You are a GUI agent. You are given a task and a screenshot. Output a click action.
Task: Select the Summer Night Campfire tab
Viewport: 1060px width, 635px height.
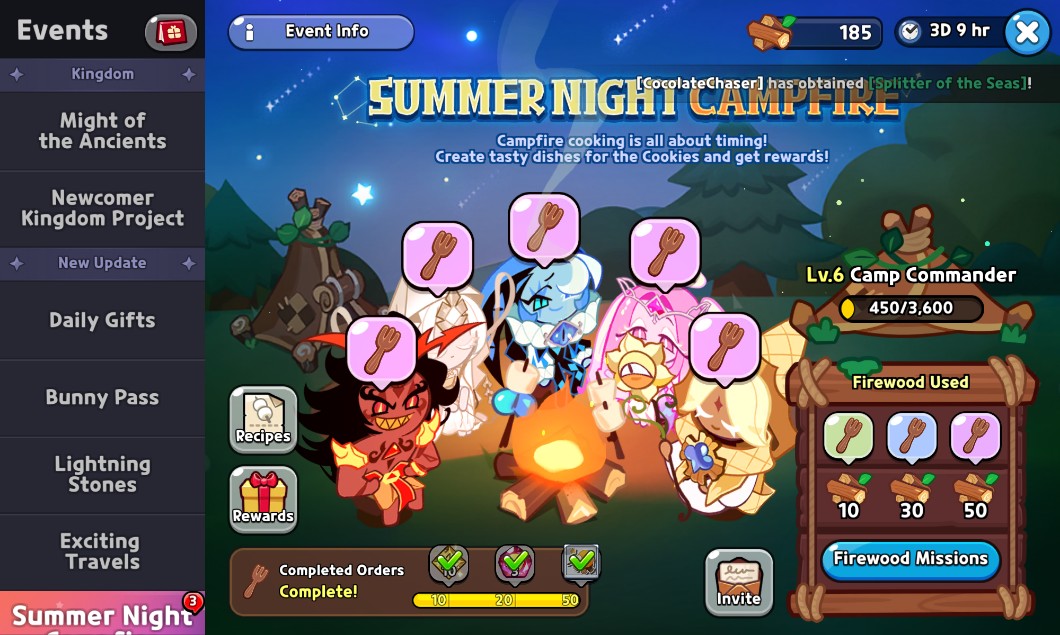pyautogui.click(x=102, y=613)
